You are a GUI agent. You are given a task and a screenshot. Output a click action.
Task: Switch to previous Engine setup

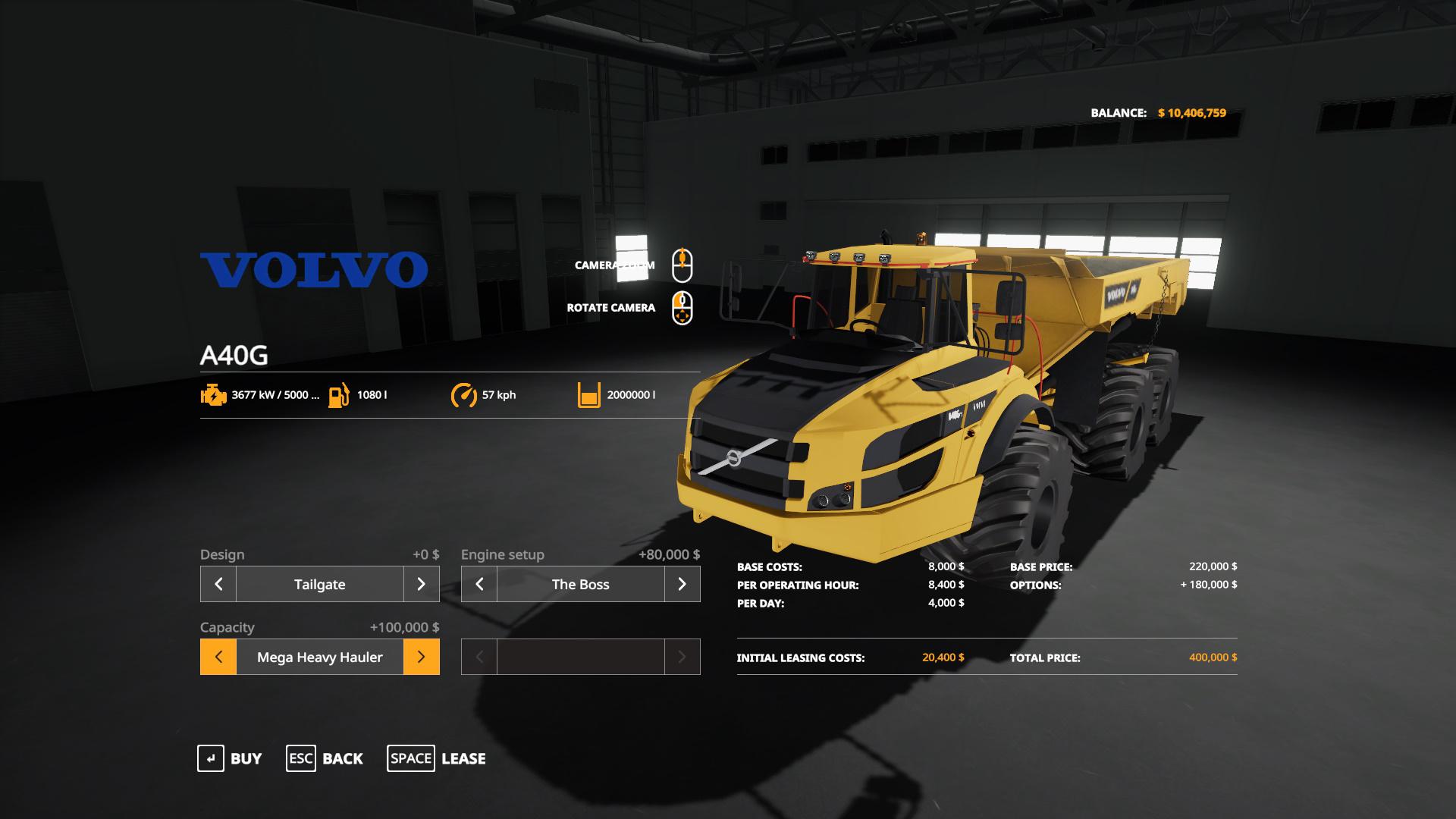[x=479, y=584]
